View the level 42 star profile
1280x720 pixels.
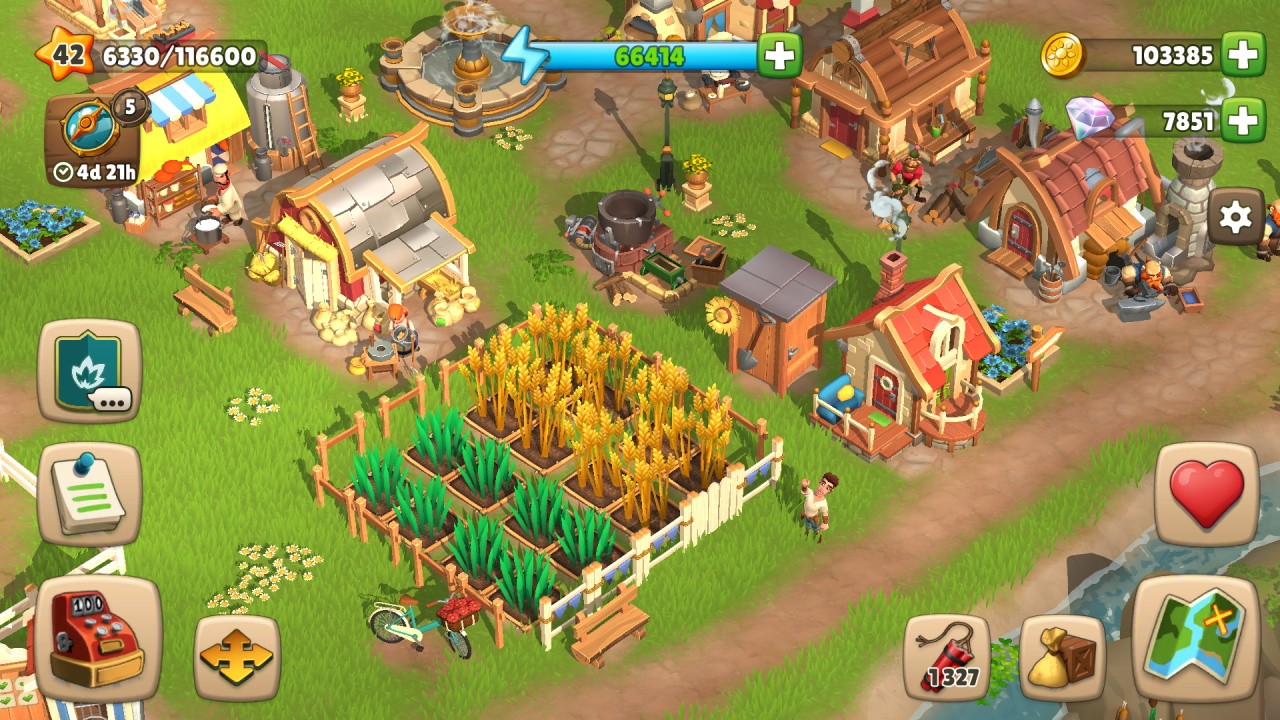pyautogui.click(x=66, y=55)
